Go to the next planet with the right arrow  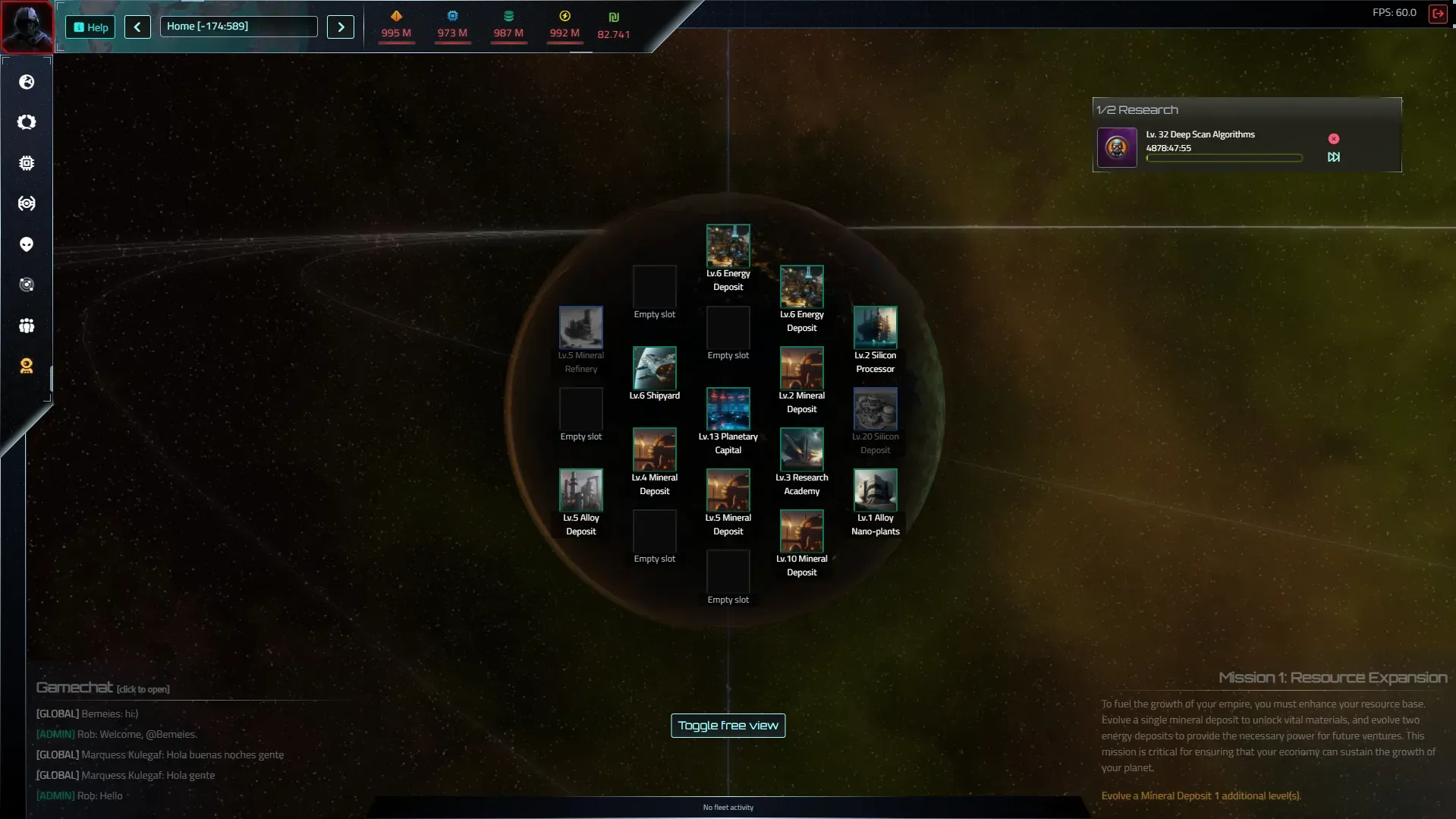(341, 27)
